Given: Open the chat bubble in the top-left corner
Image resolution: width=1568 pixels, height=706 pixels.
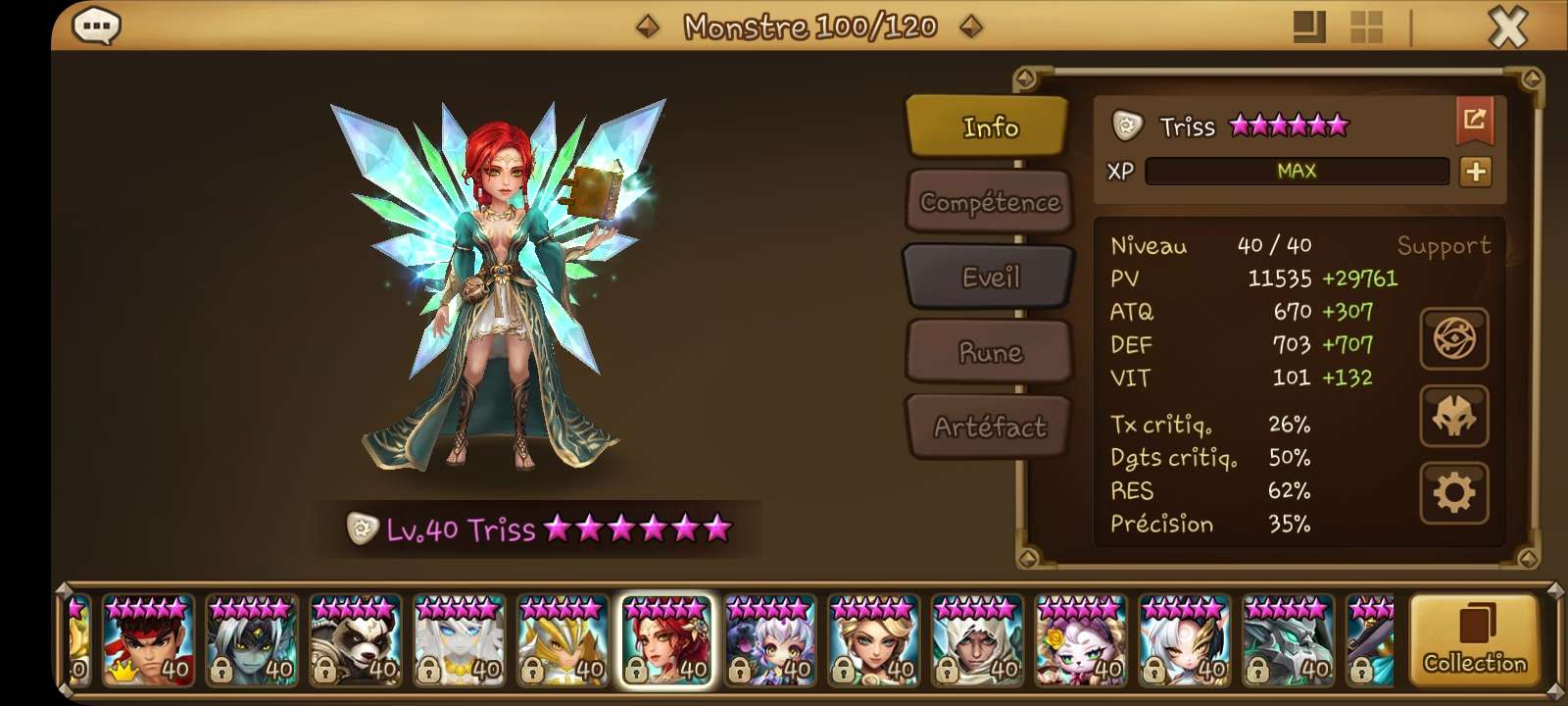Looking at the screenshot, I should point(95,26).
